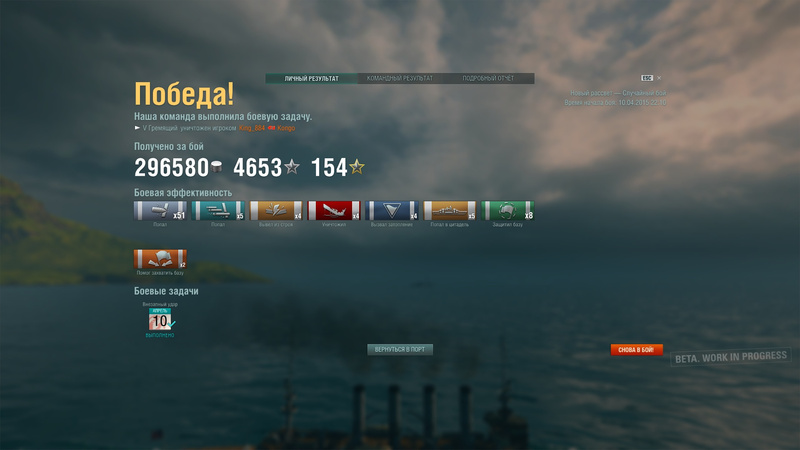Choose the orange Вывел из строя ribbon

pyautogui.click(x=276, y=210)
